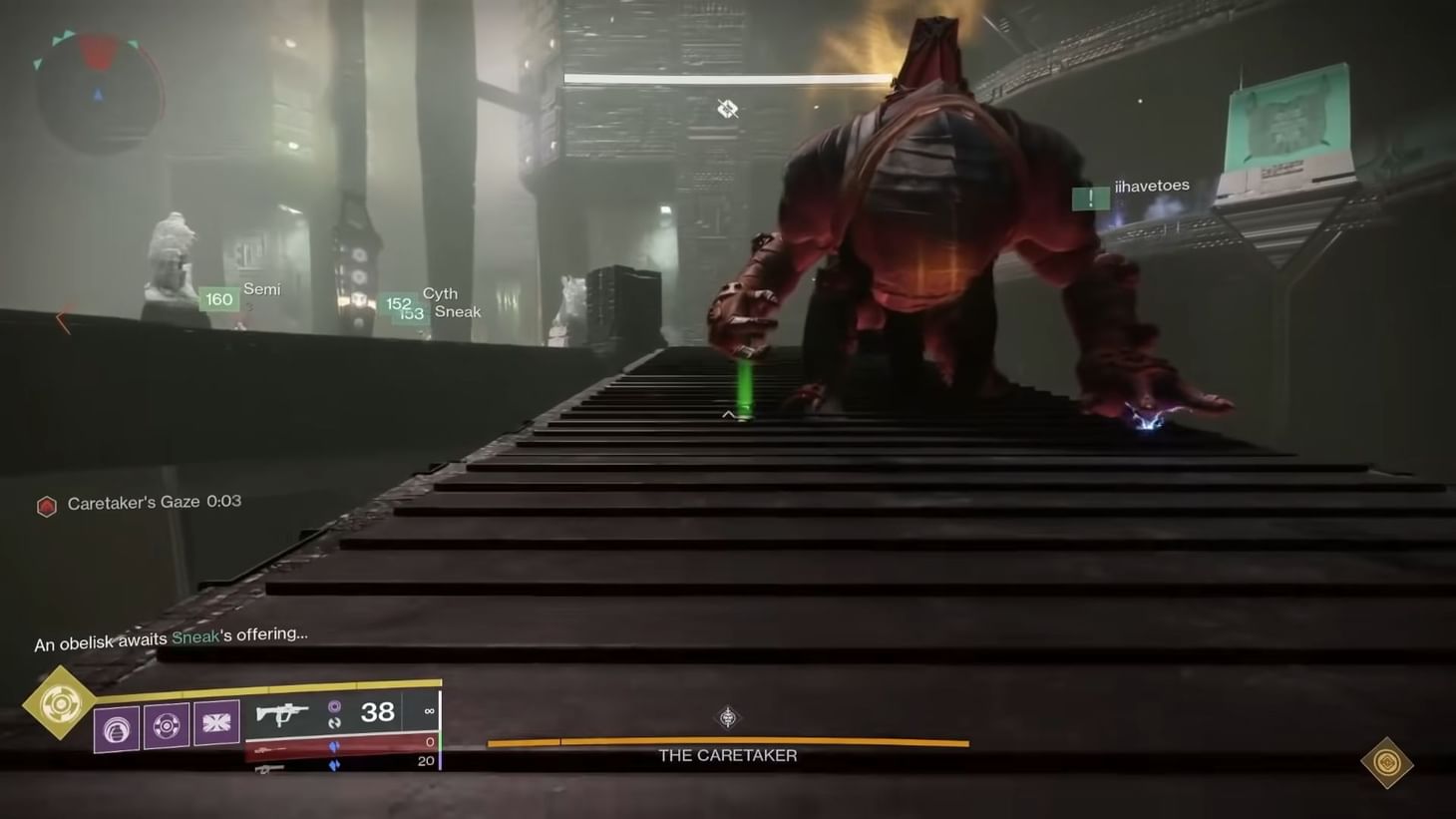This screenshot has width=1456, height=819.
Task: Click the purple primary ammo icon near the ammo count
Action: (337, 705)
